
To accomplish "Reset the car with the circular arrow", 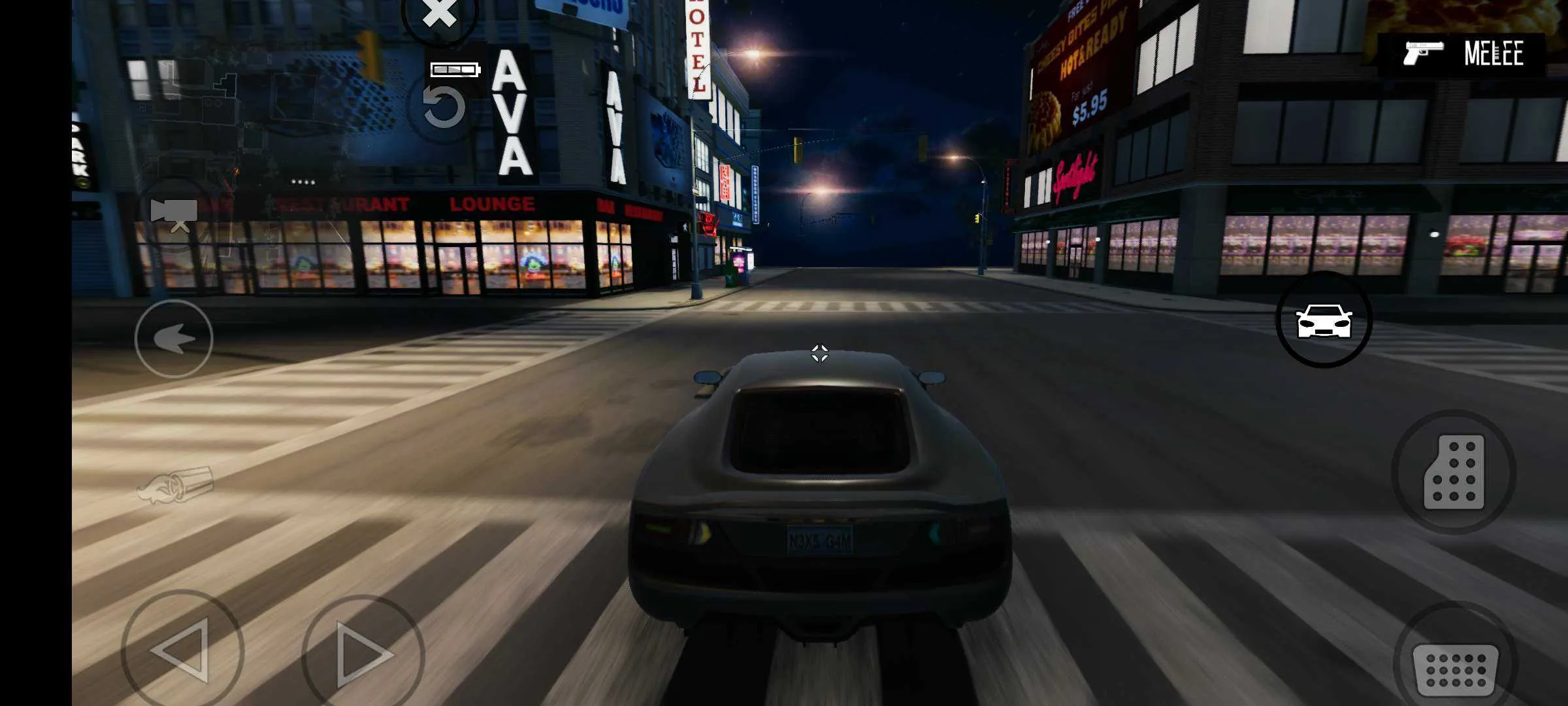I will tap(444, 107).
